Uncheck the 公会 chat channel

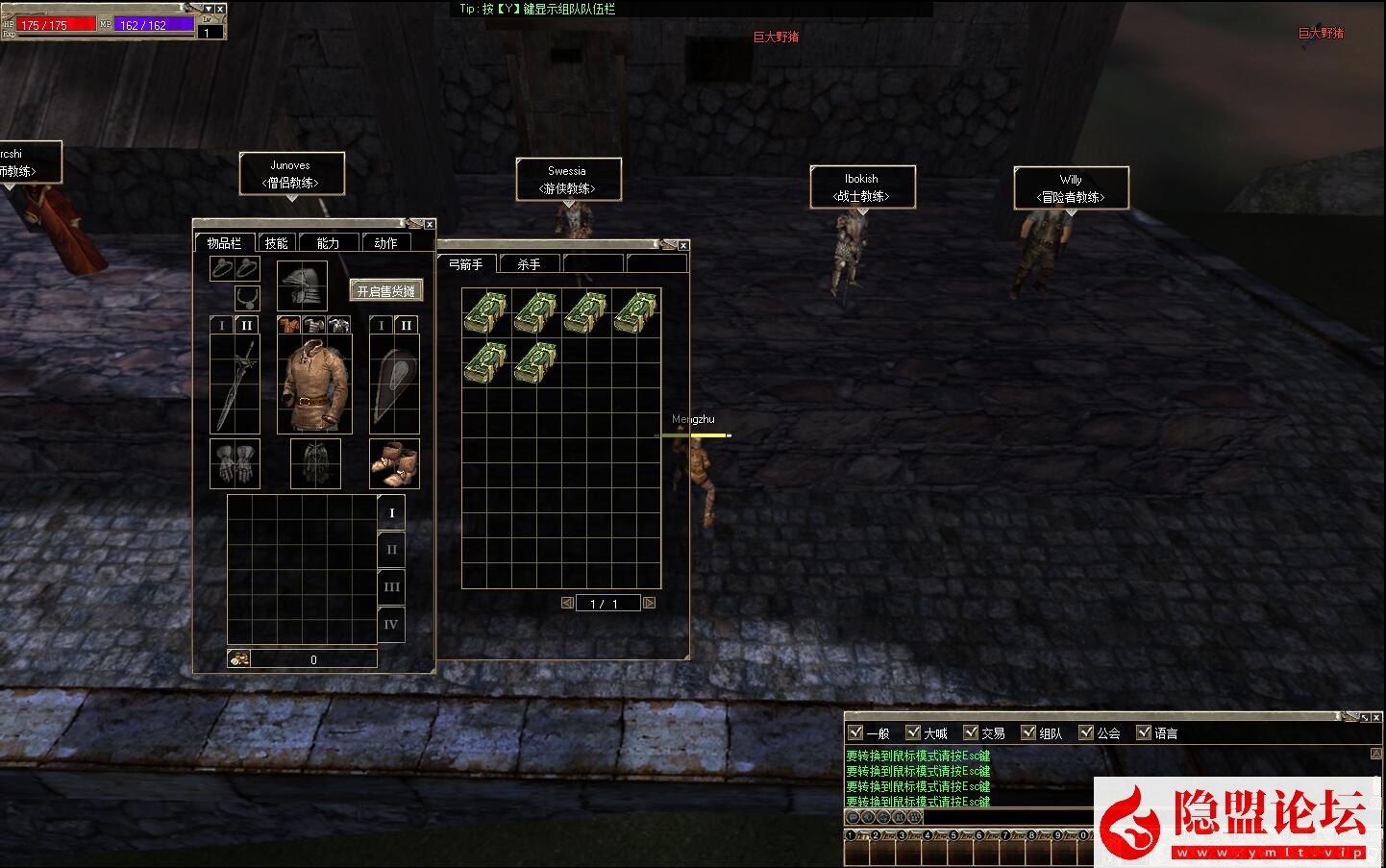[x=1086, y=732]
